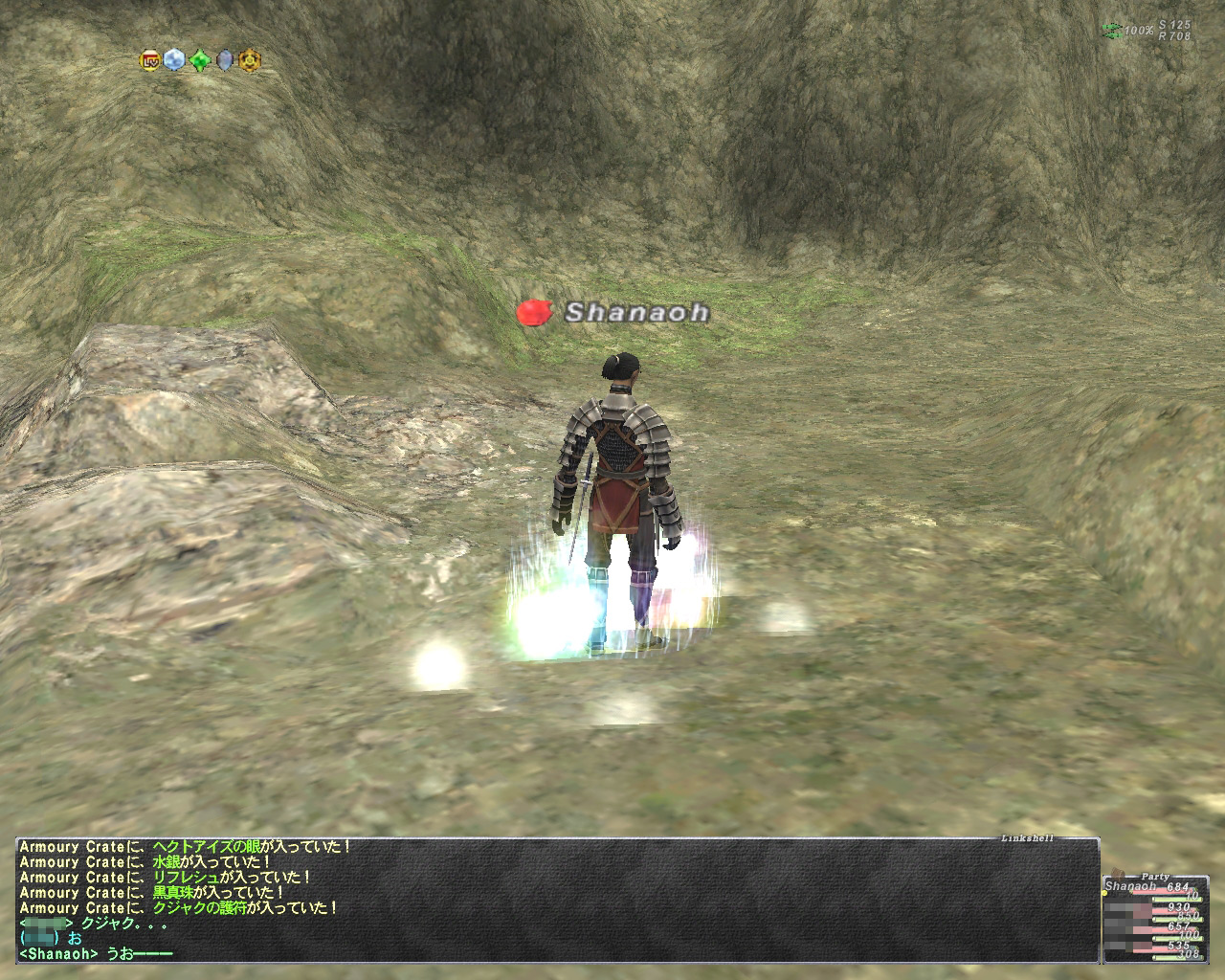Click the golden gear-shaped status icon
The image size is (1225, 980).
[250, 60]
